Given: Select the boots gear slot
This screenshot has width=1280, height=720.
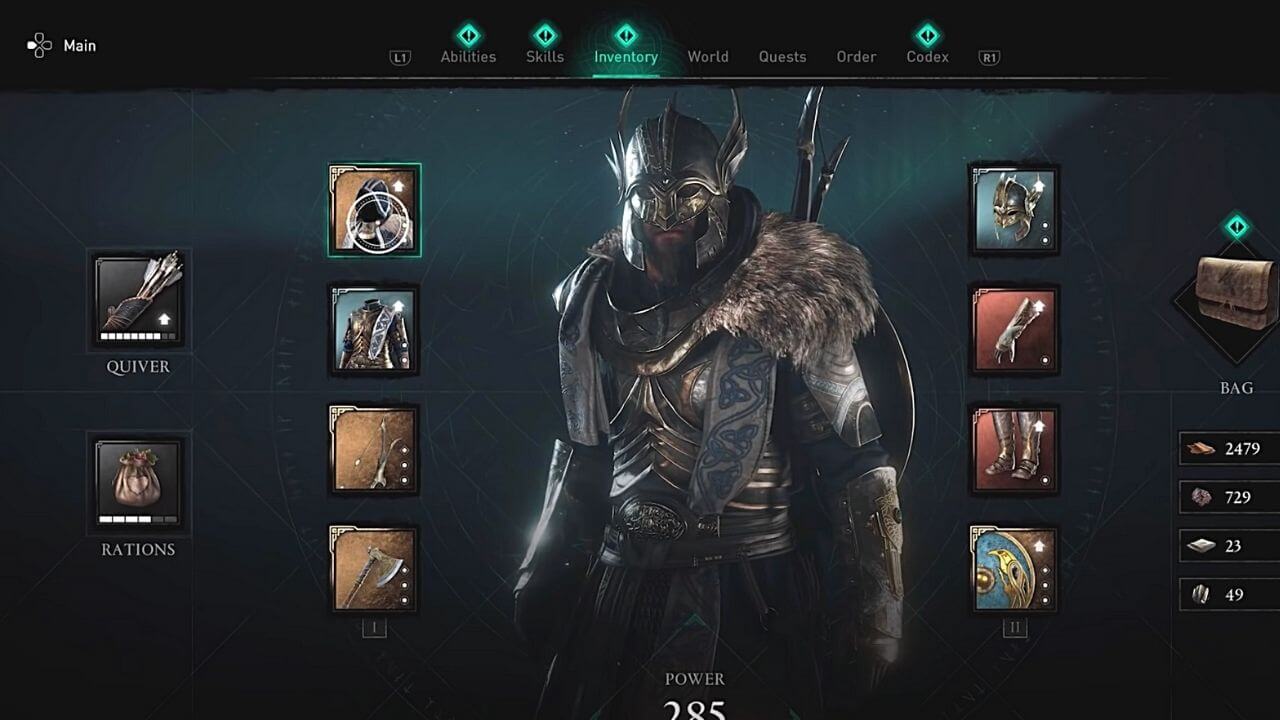Looking at the screenshot, I should click(1014, 448).
